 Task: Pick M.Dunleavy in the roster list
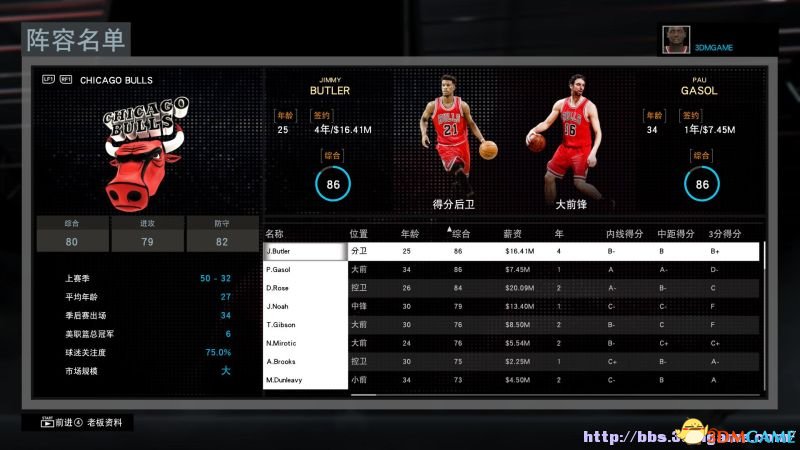305,380
